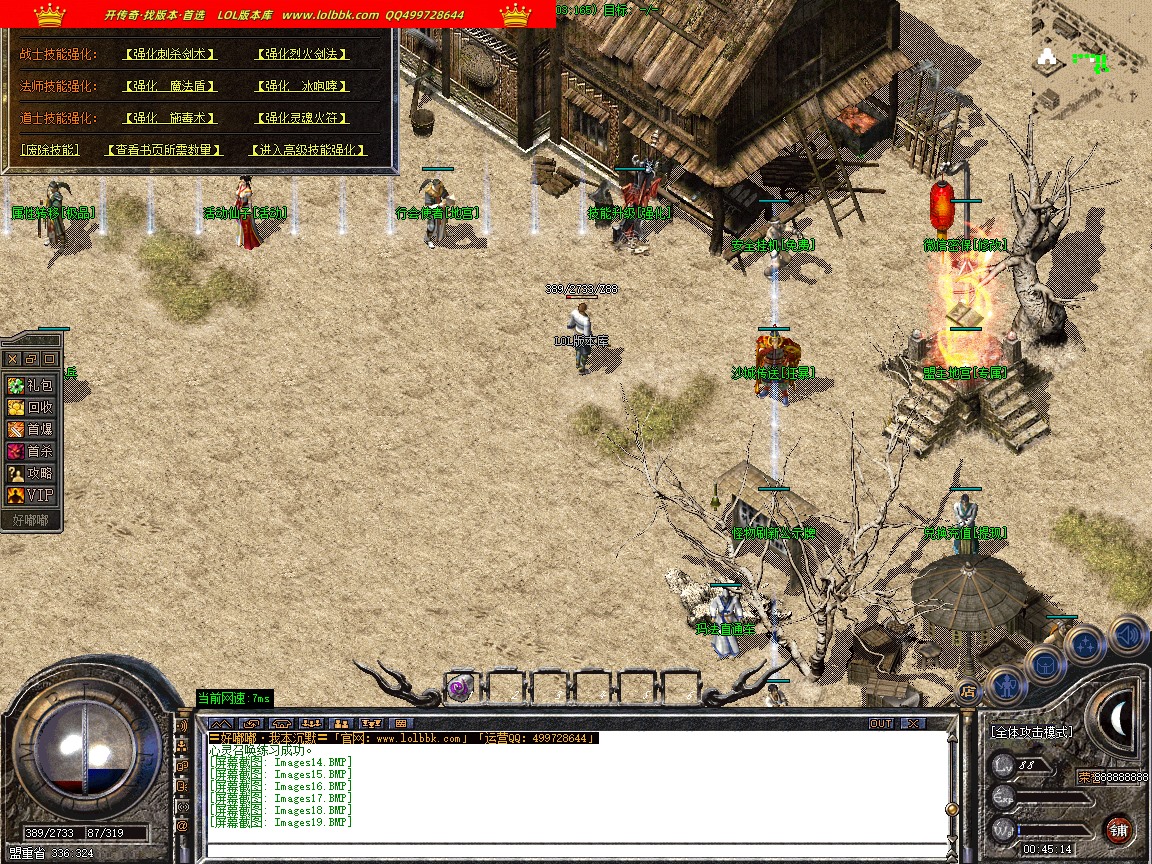Image resolution: width=1152 pixels, height=864 pixels.
Task: Open the 首杀 first-kill panel
Action: (x=31, y=451)
